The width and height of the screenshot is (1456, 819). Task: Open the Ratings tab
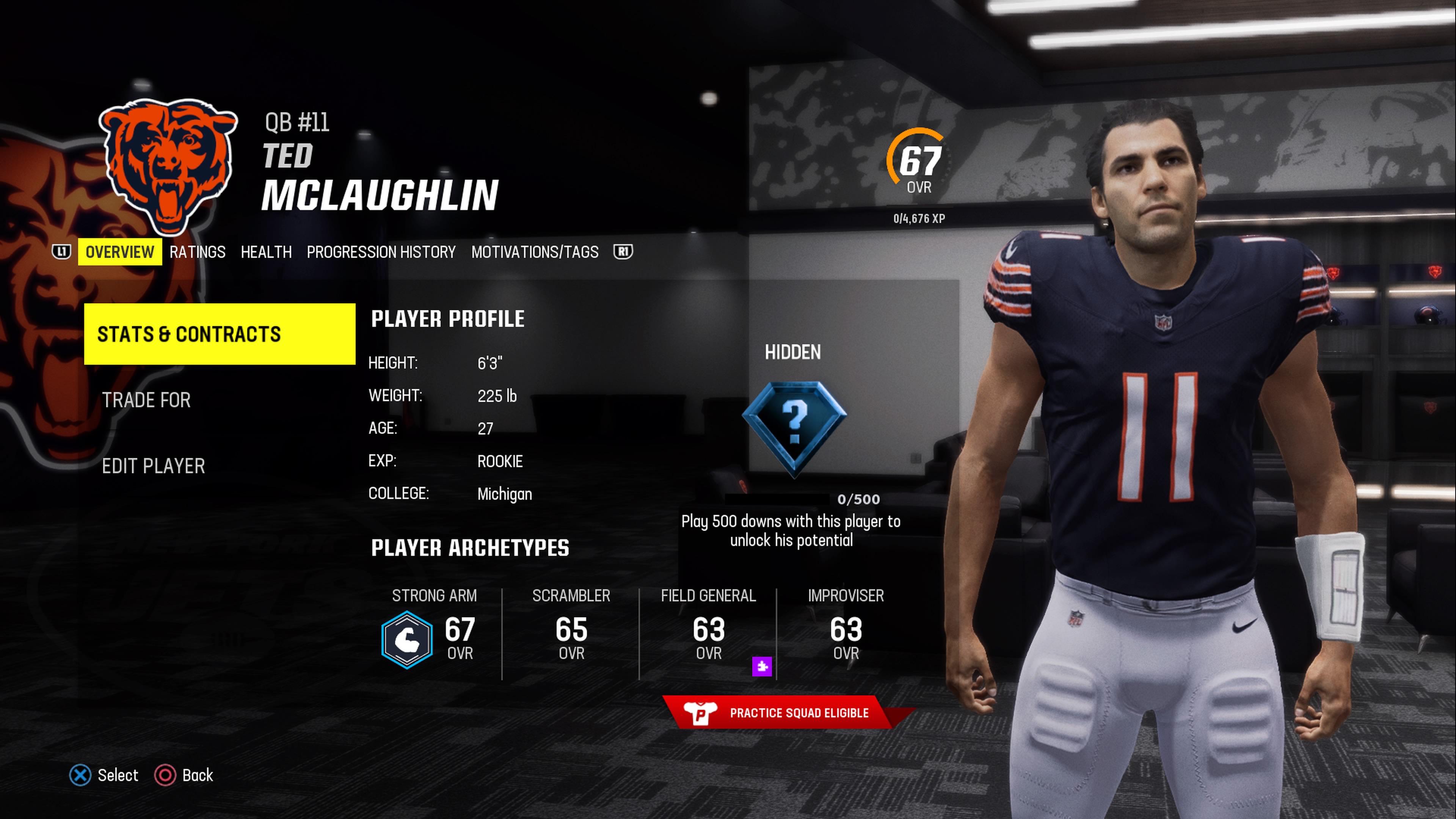pyautogui.click(x=197, y=252)
